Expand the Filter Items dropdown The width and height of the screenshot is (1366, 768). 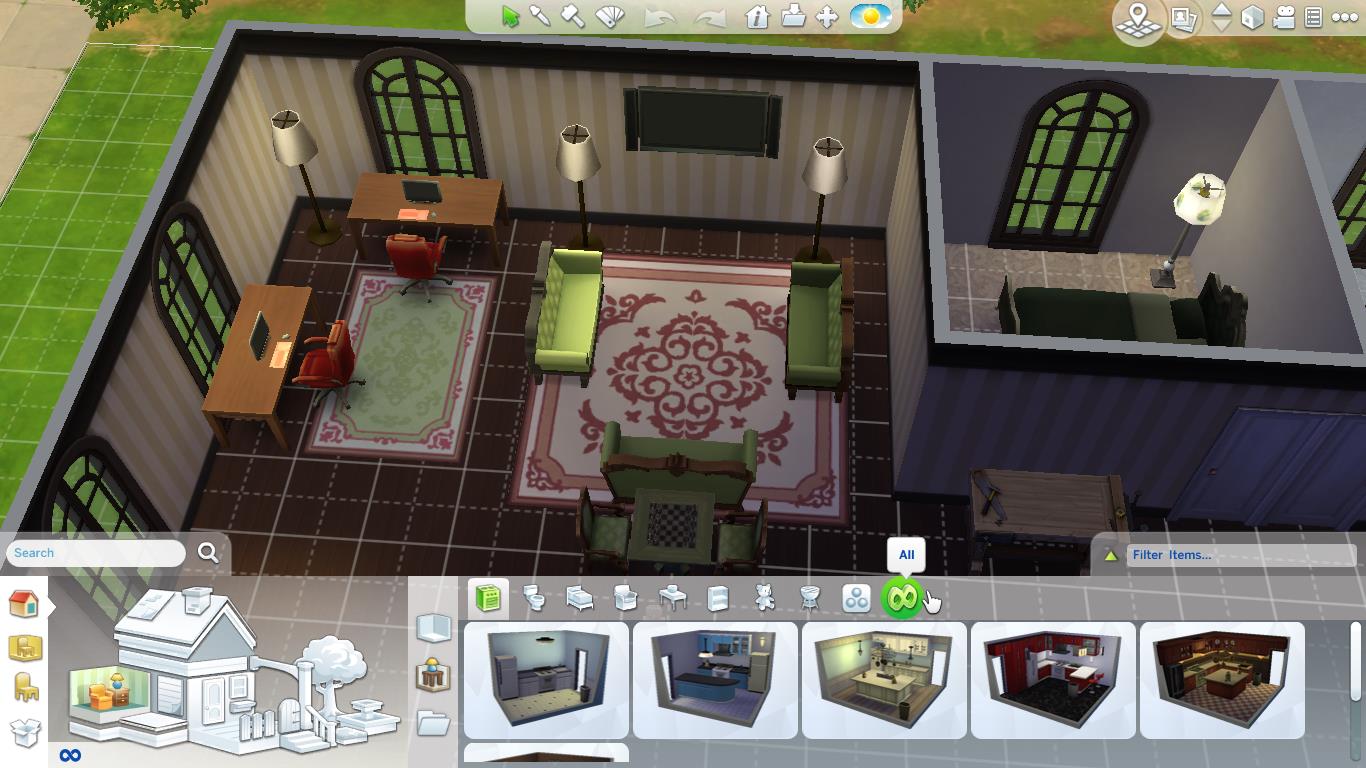(1240, 555)
